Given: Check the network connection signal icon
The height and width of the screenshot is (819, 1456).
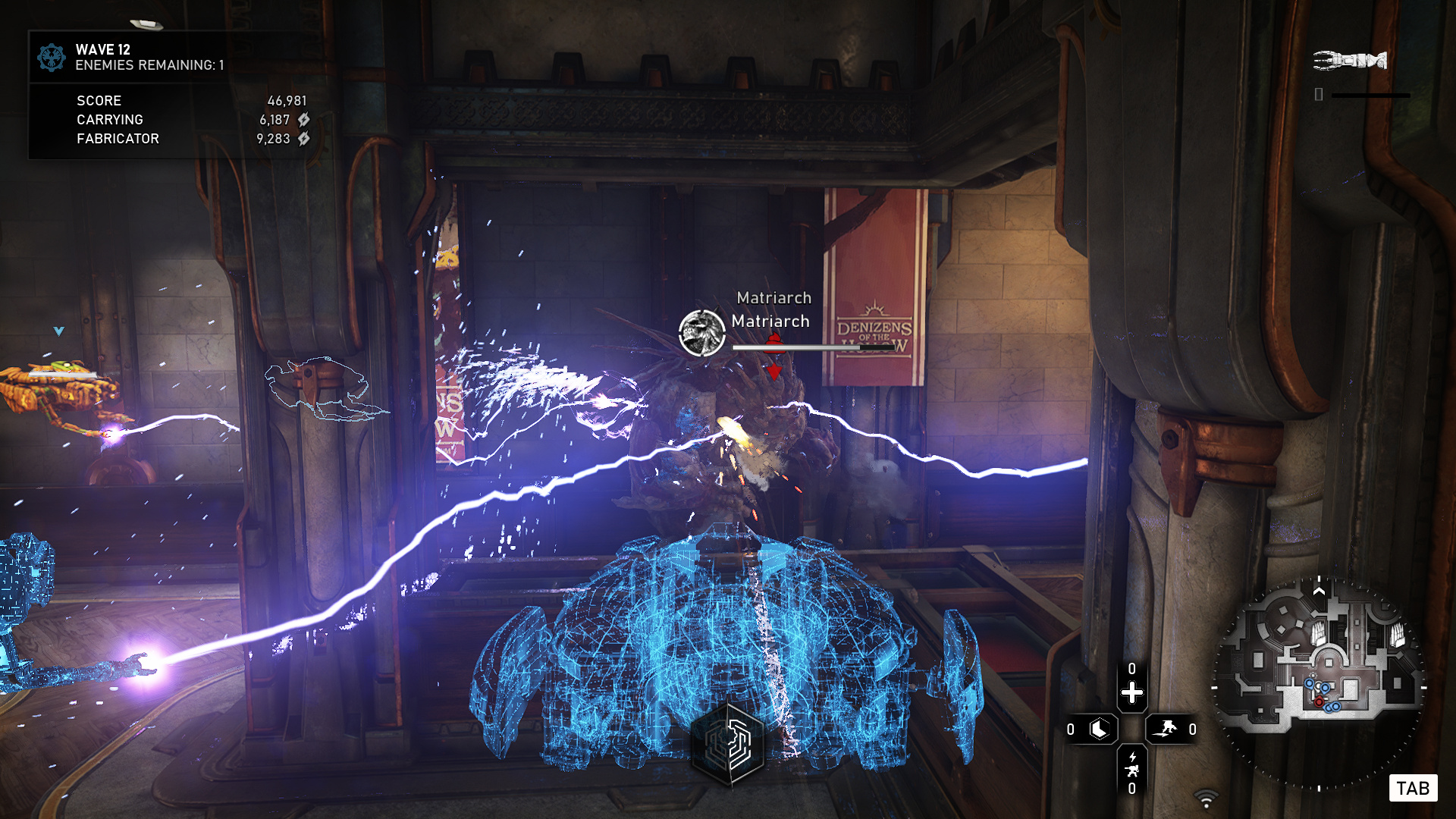Looking at the screenshot, I should (1206, 799).
